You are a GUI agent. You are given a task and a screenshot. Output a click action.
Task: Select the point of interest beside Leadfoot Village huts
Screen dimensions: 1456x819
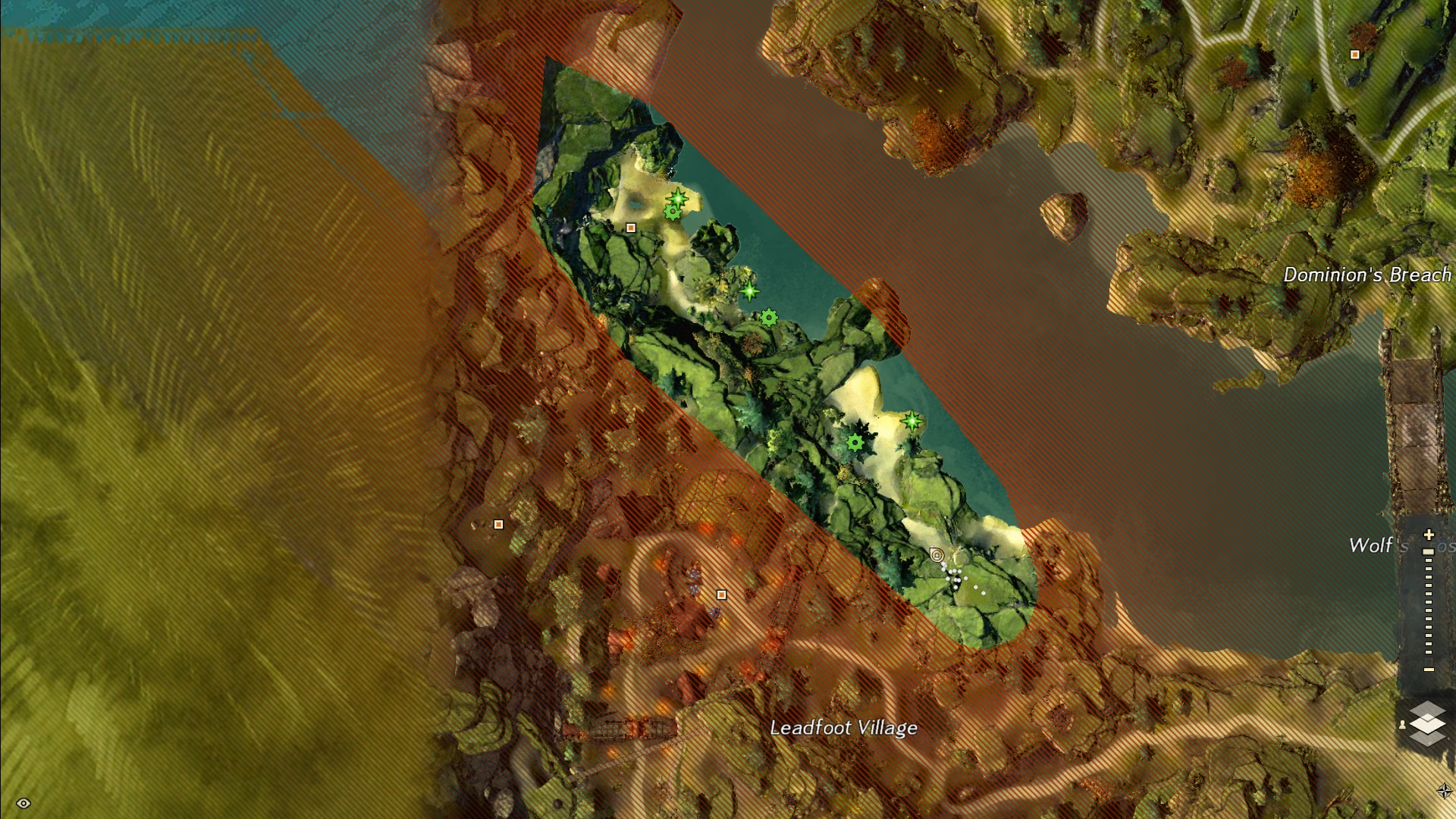pos(721,595)
